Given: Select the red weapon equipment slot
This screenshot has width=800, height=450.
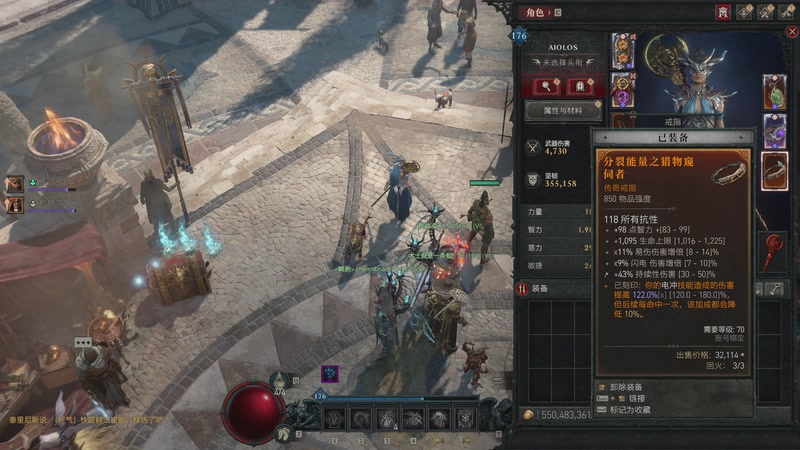Looking at the screenshot, I should click(775, 250).
